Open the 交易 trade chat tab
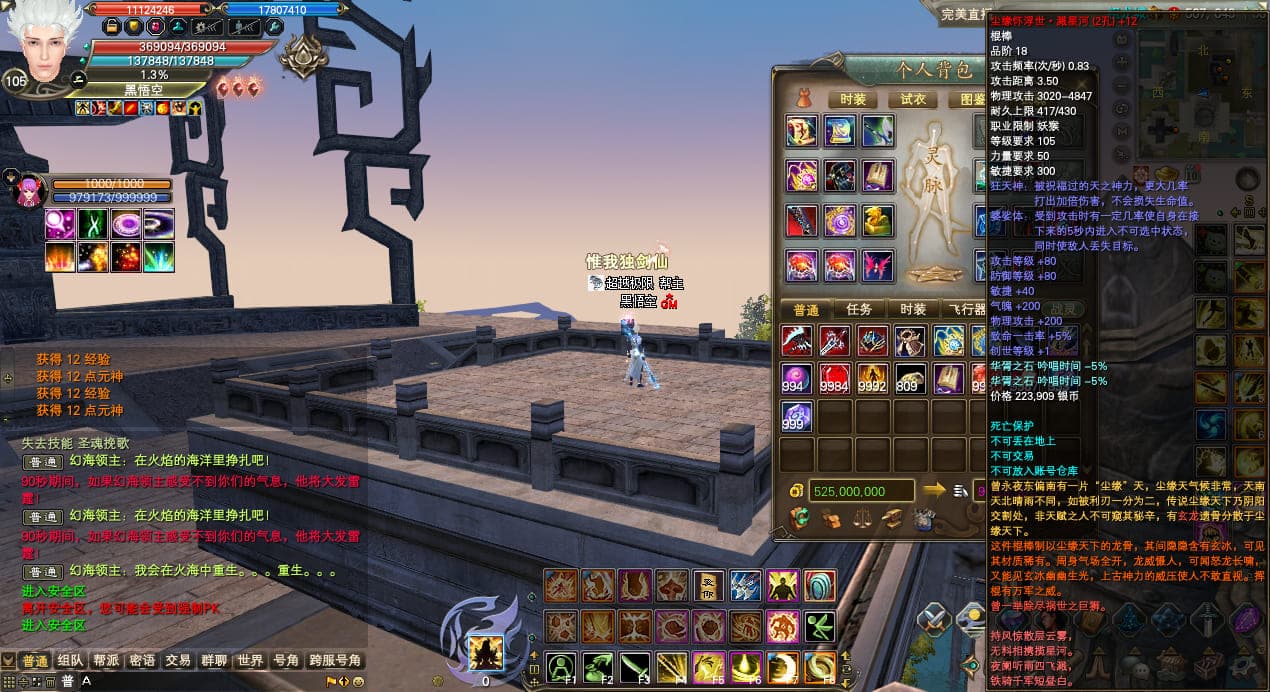 pos(178,661)
